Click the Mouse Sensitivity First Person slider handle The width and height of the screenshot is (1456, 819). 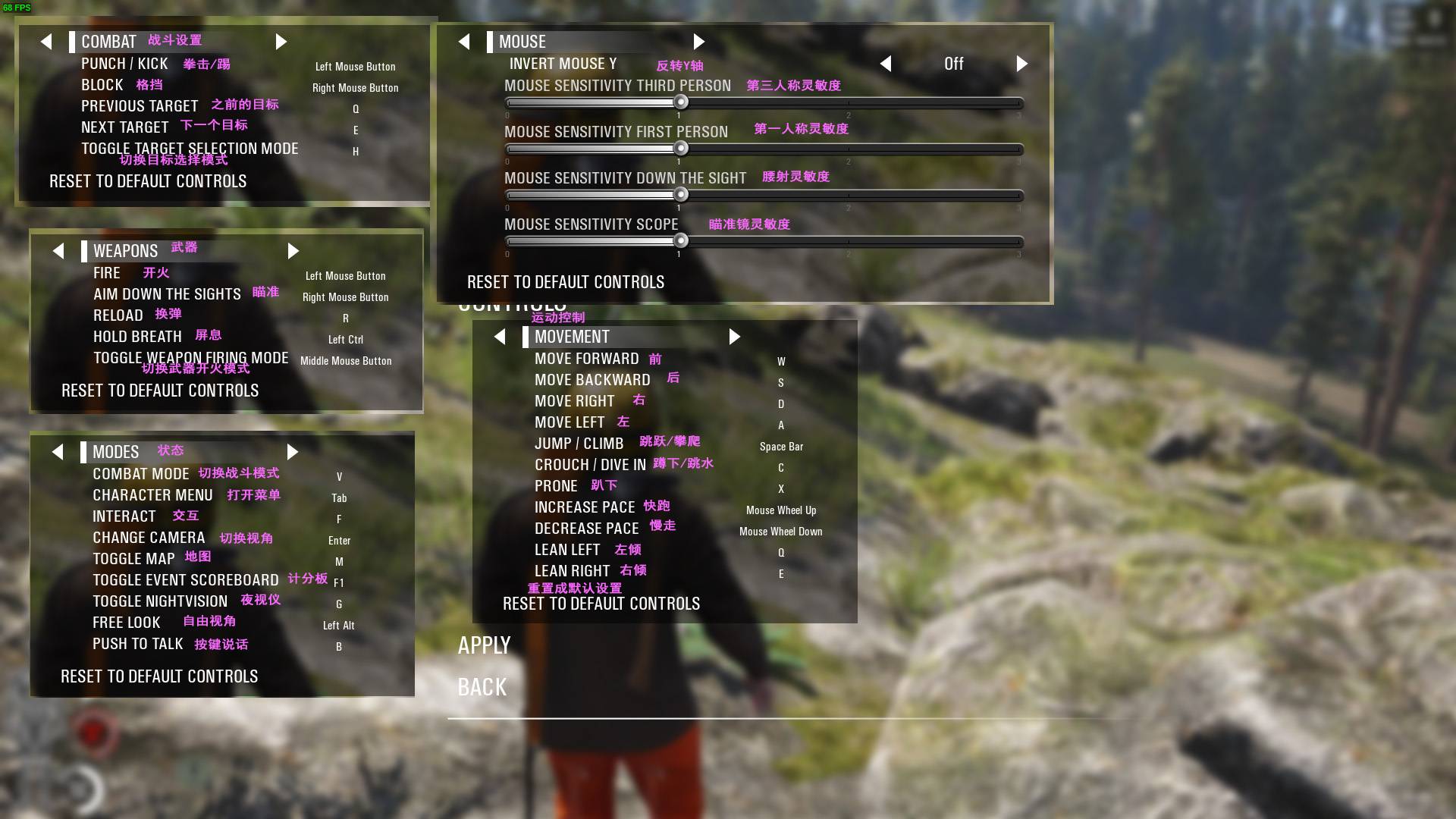pos(681,149)
